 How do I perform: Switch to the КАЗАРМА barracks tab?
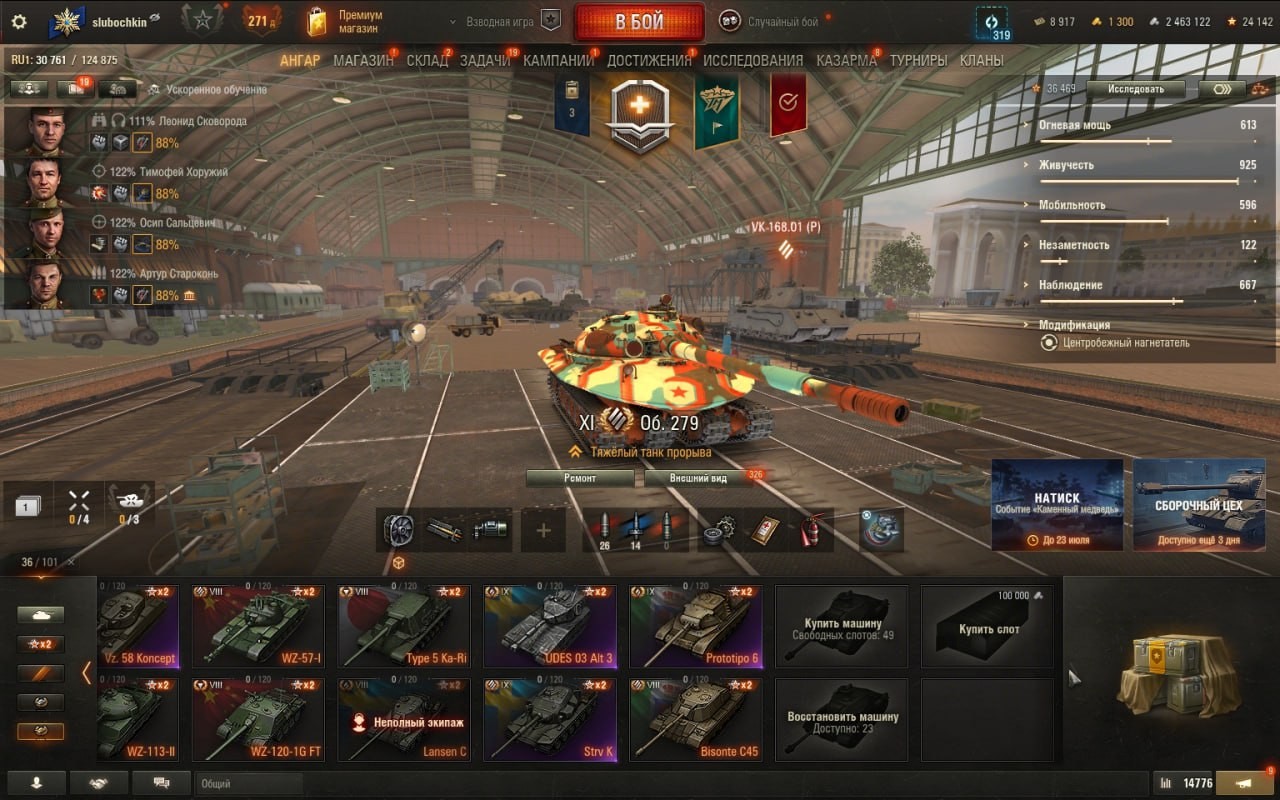point(846,60)
